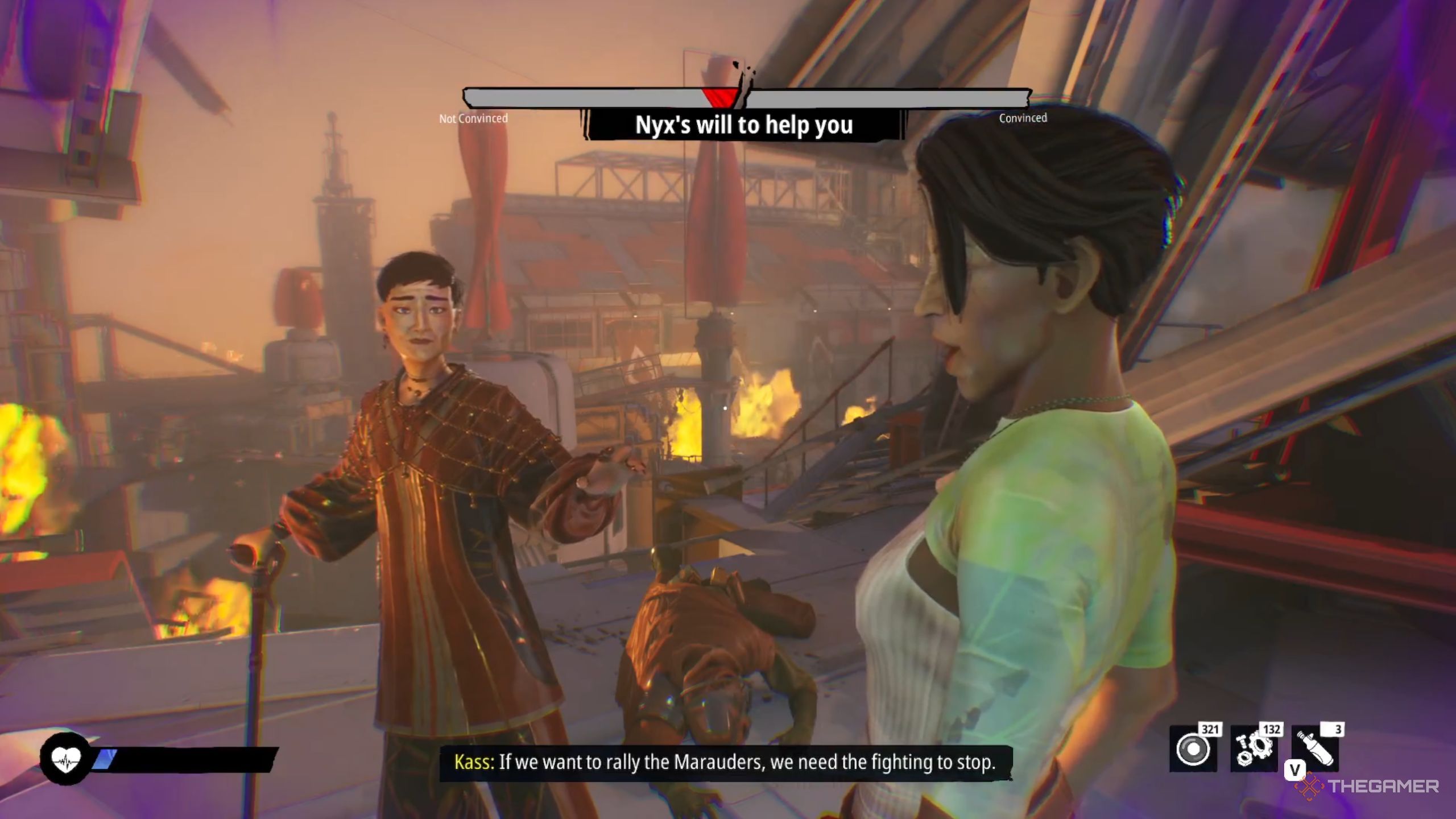Open the gears and bolts scrap icon
This screenshot has width=1456, height=819.
1253,749
